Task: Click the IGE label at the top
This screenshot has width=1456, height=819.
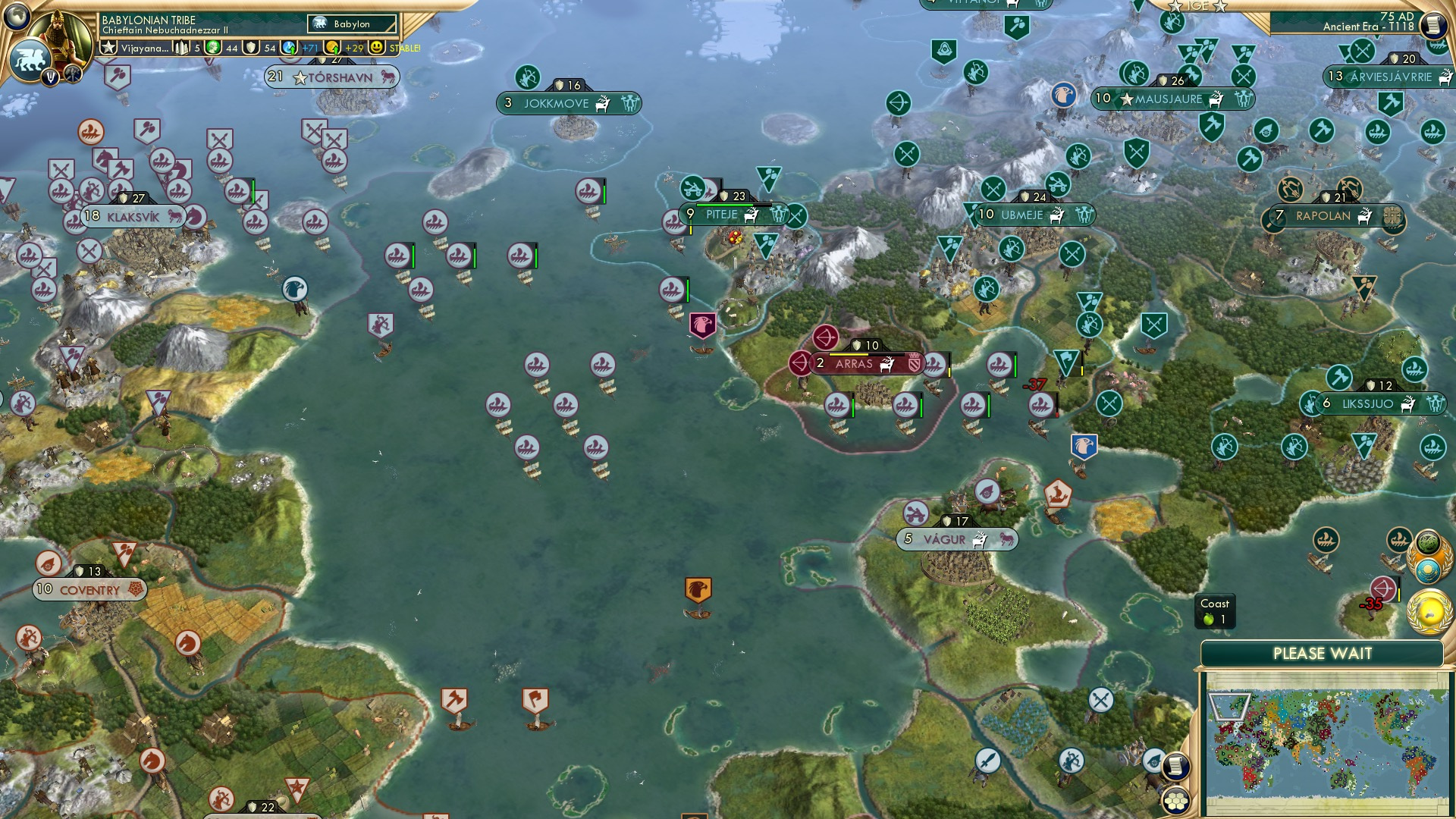Action: (1197, 6)
